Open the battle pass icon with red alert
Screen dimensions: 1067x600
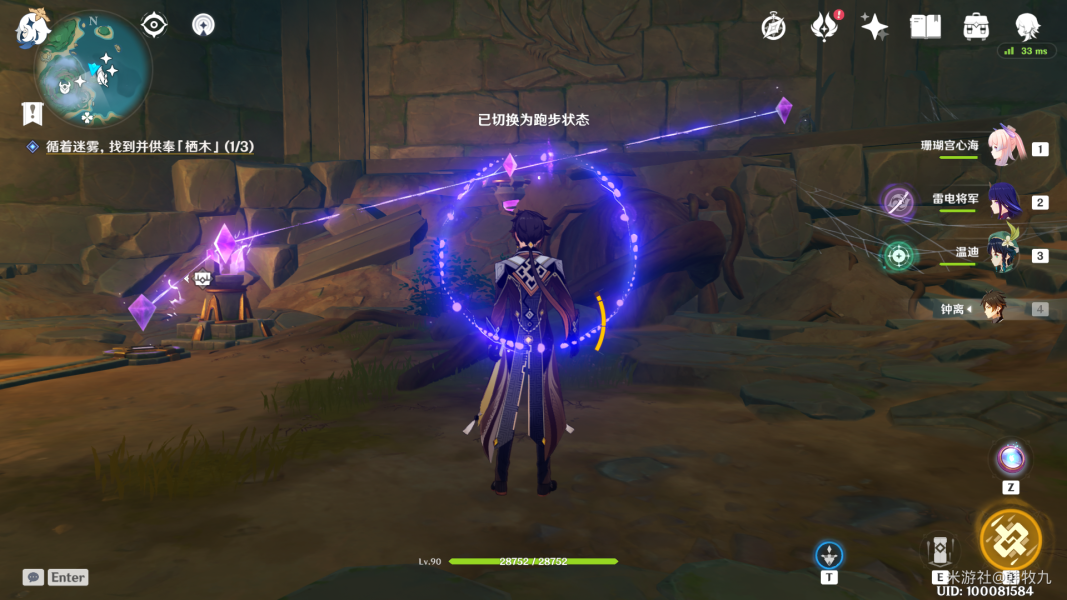tap(823, 27)
